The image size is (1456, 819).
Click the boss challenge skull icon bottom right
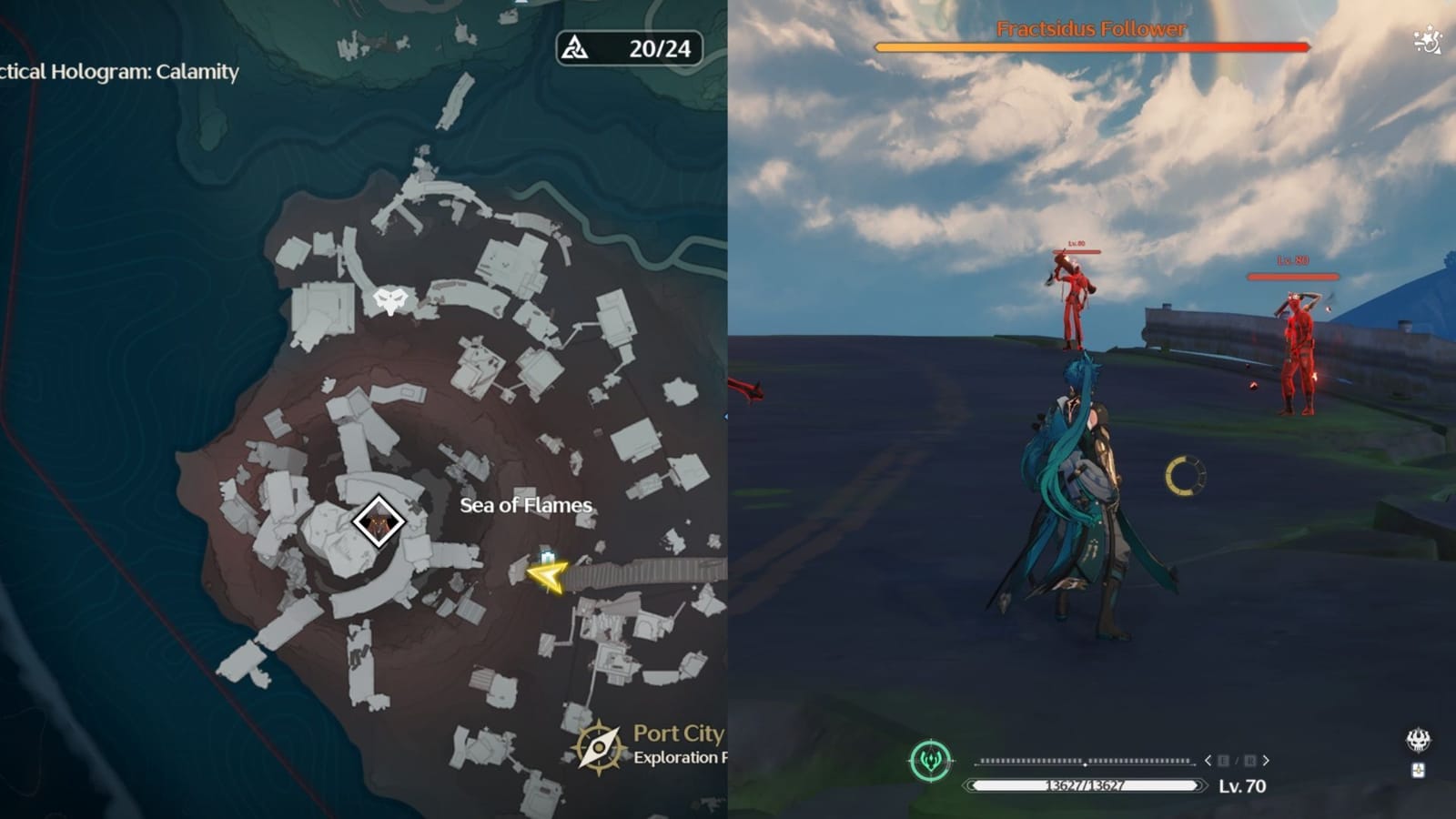point(1418,741)
